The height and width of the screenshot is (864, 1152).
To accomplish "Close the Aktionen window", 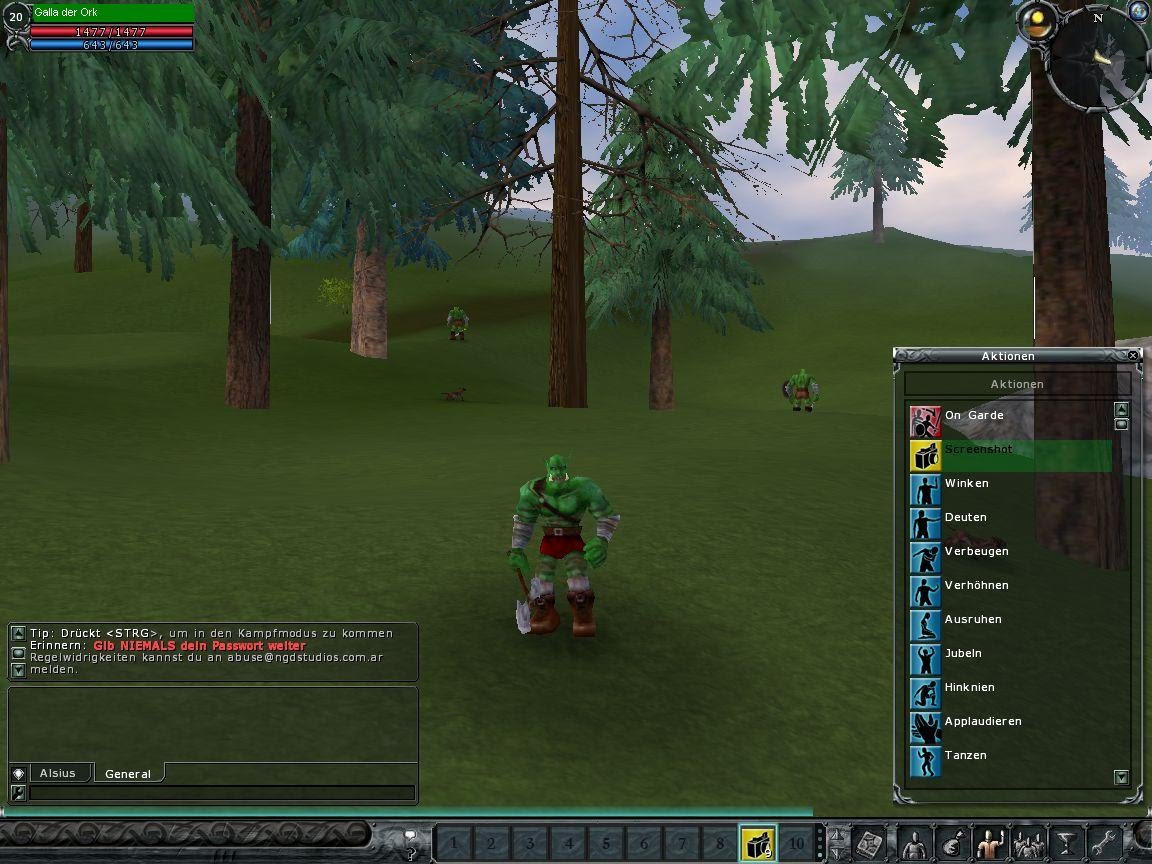I will tap(1133, 356).
